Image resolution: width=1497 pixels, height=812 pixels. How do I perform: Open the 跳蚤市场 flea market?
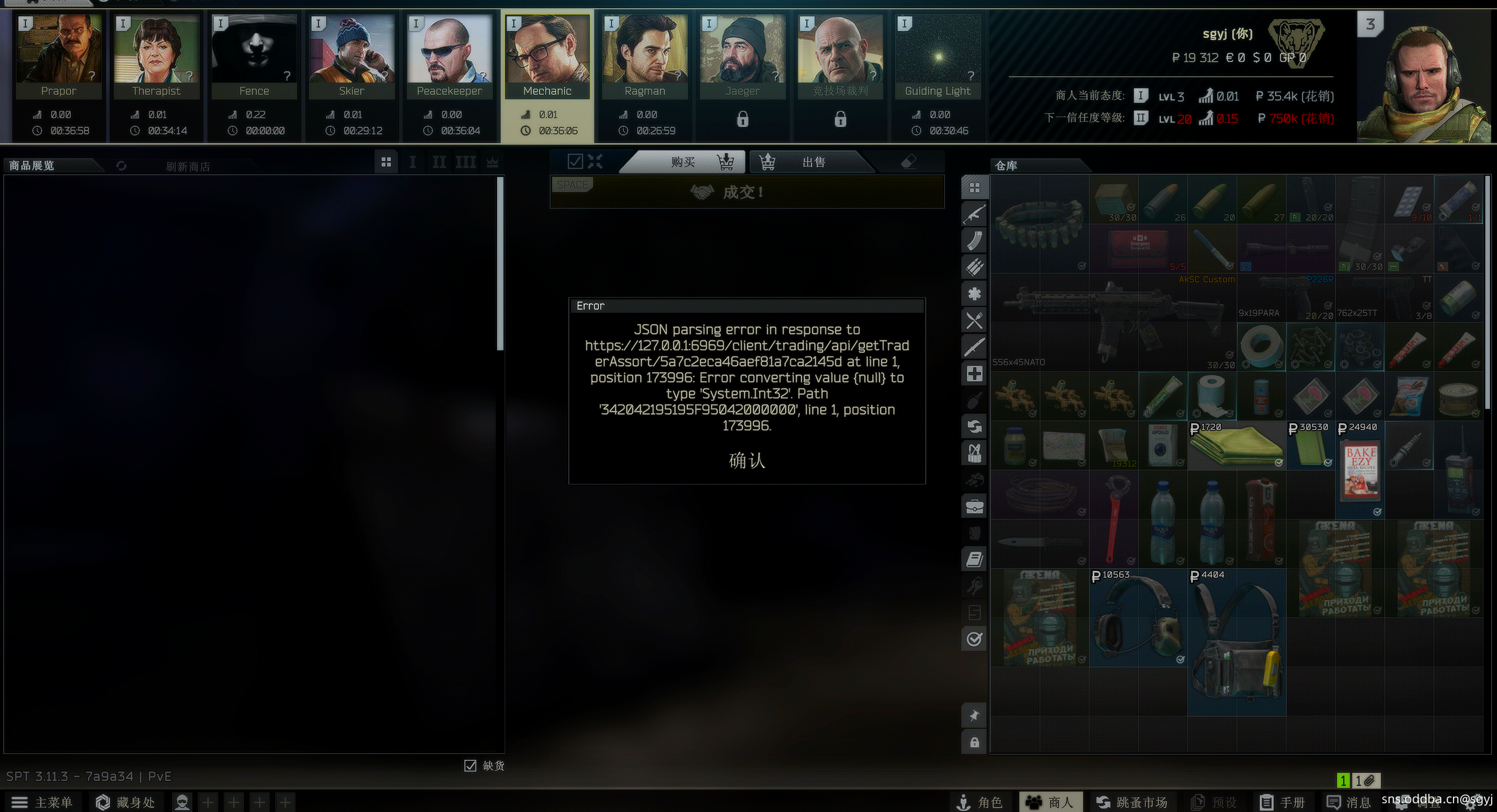click(1131, 802)
